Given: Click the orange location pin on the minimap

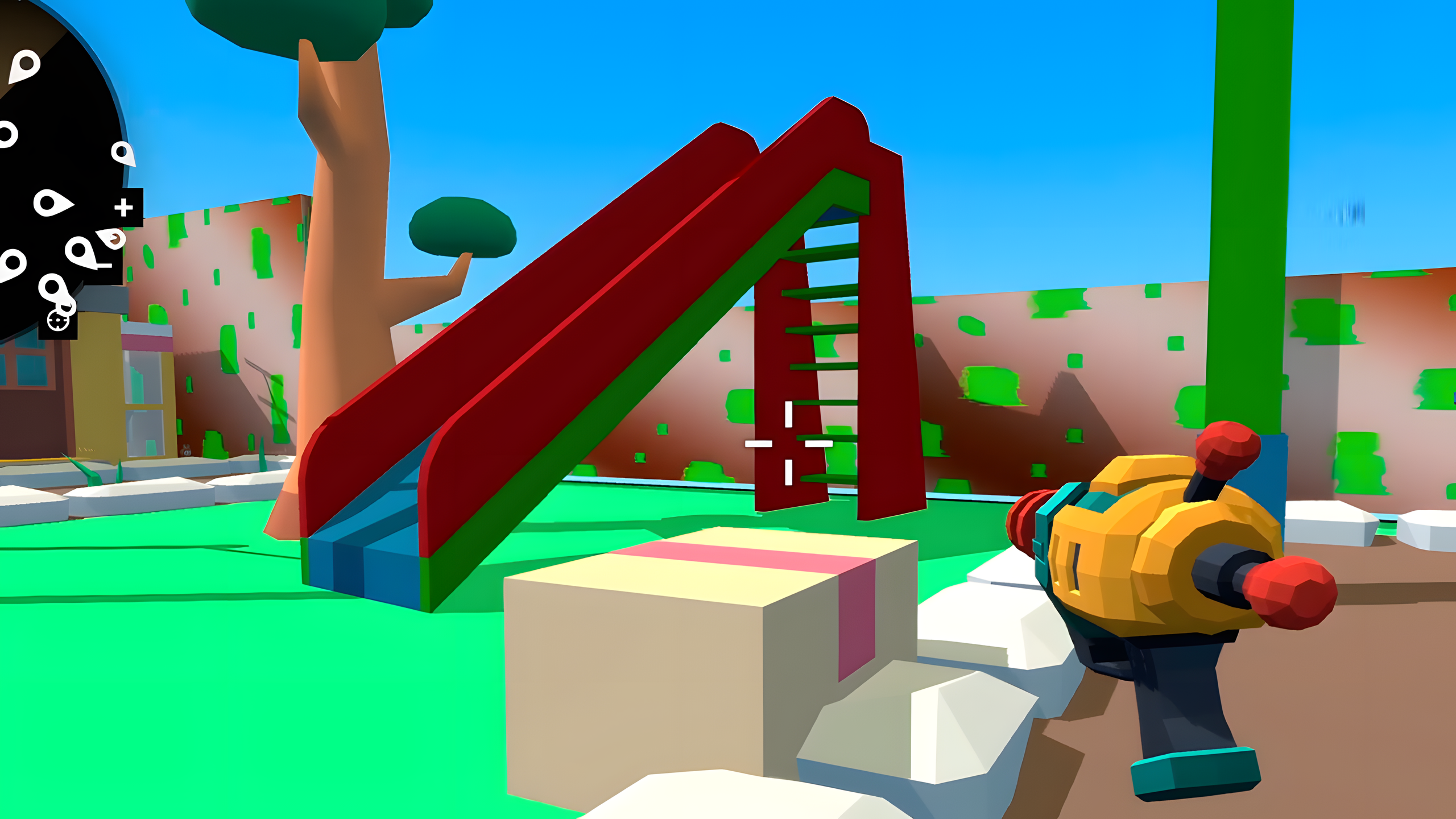Looking at the screenshot, I should [114, 239].
